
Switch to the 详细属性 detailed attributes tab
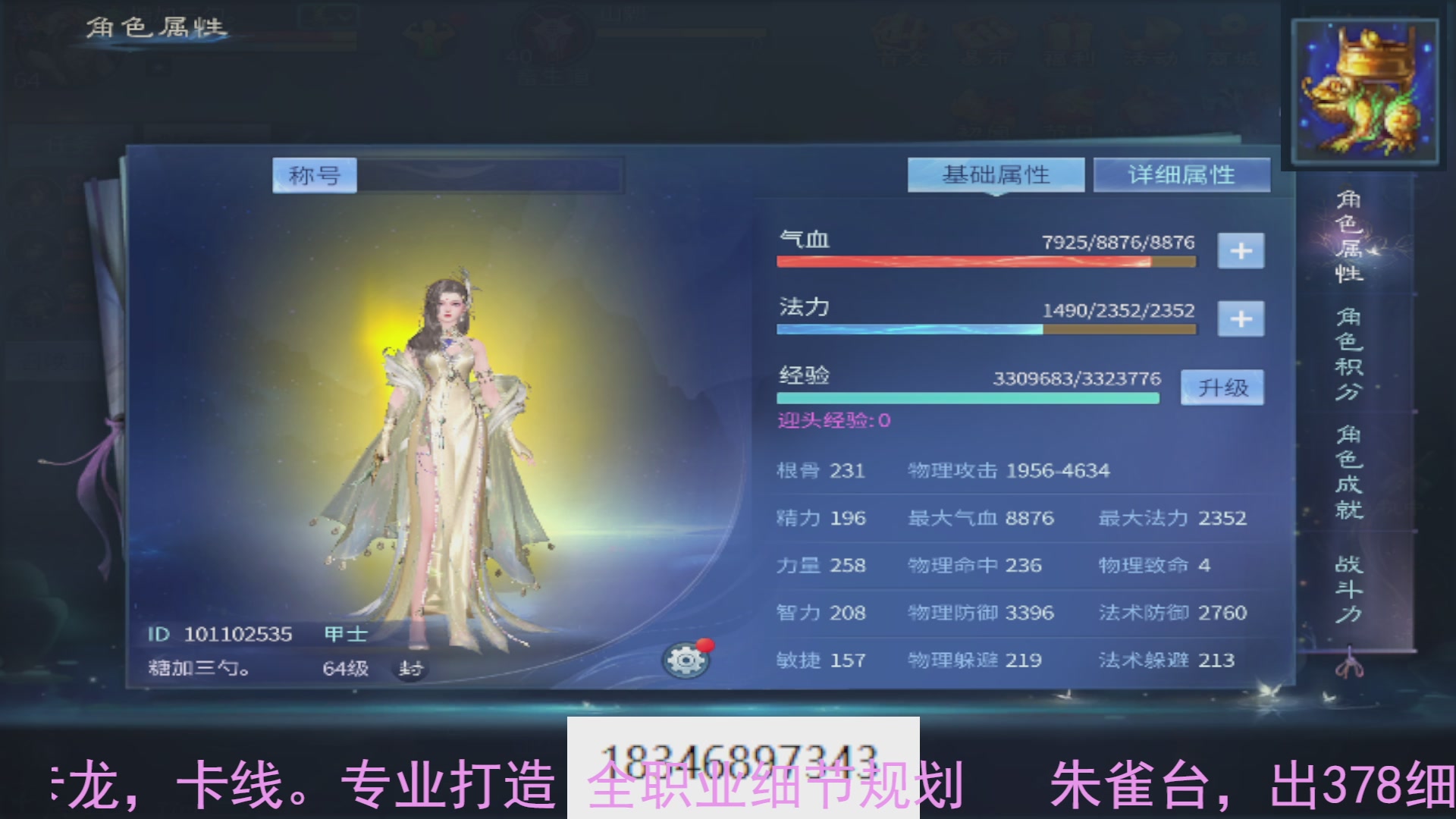(1181, 174)
